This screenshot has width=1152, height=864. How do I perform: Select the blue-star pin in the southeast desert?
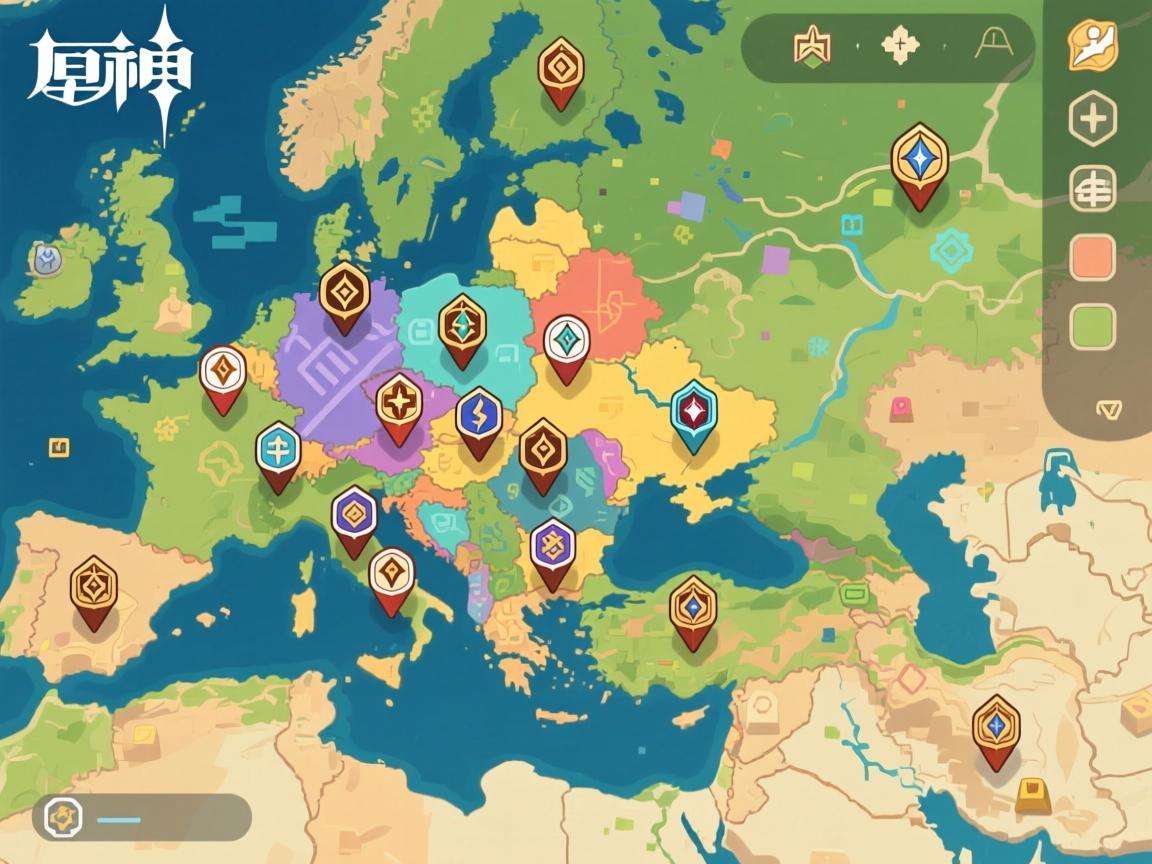coord(996,726)
